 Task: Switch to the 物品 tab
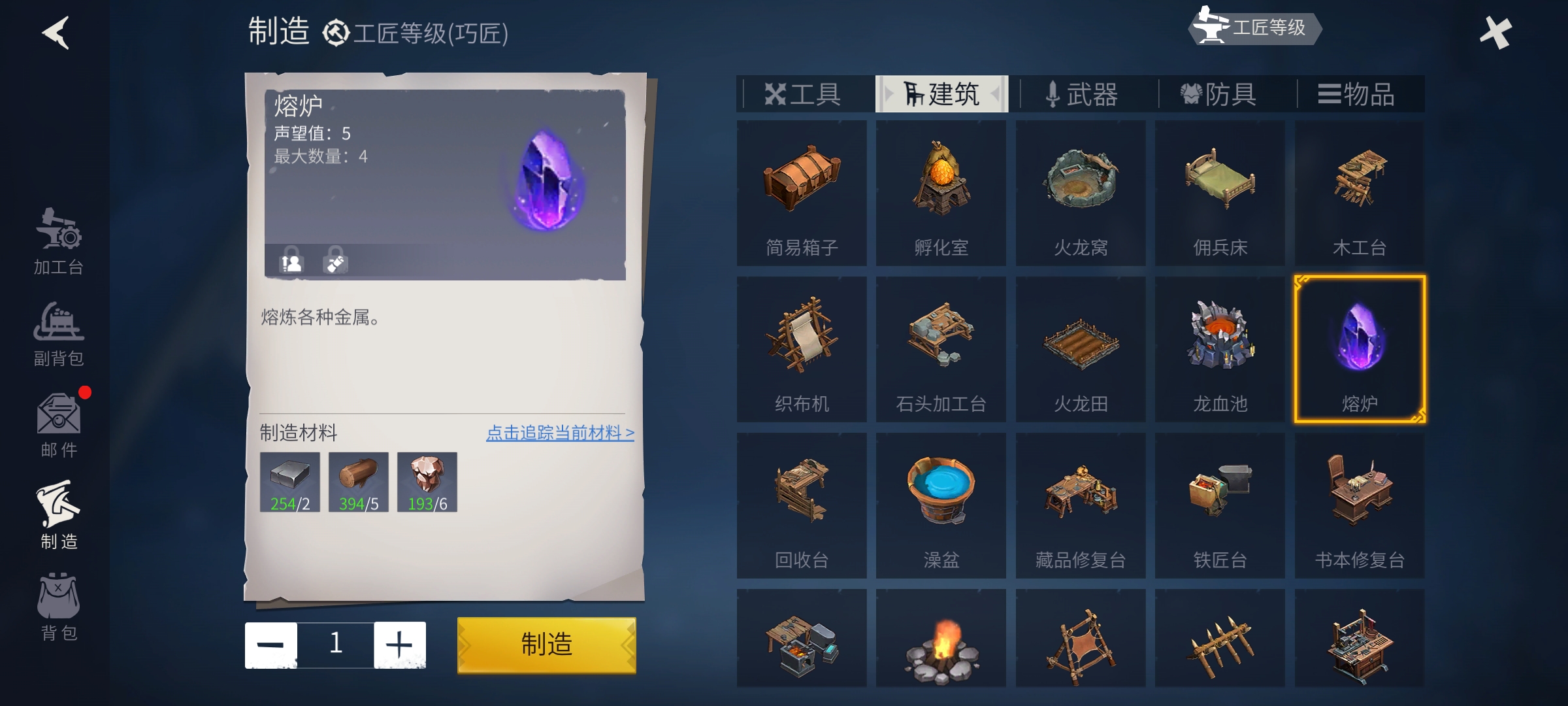point(1360,93)
